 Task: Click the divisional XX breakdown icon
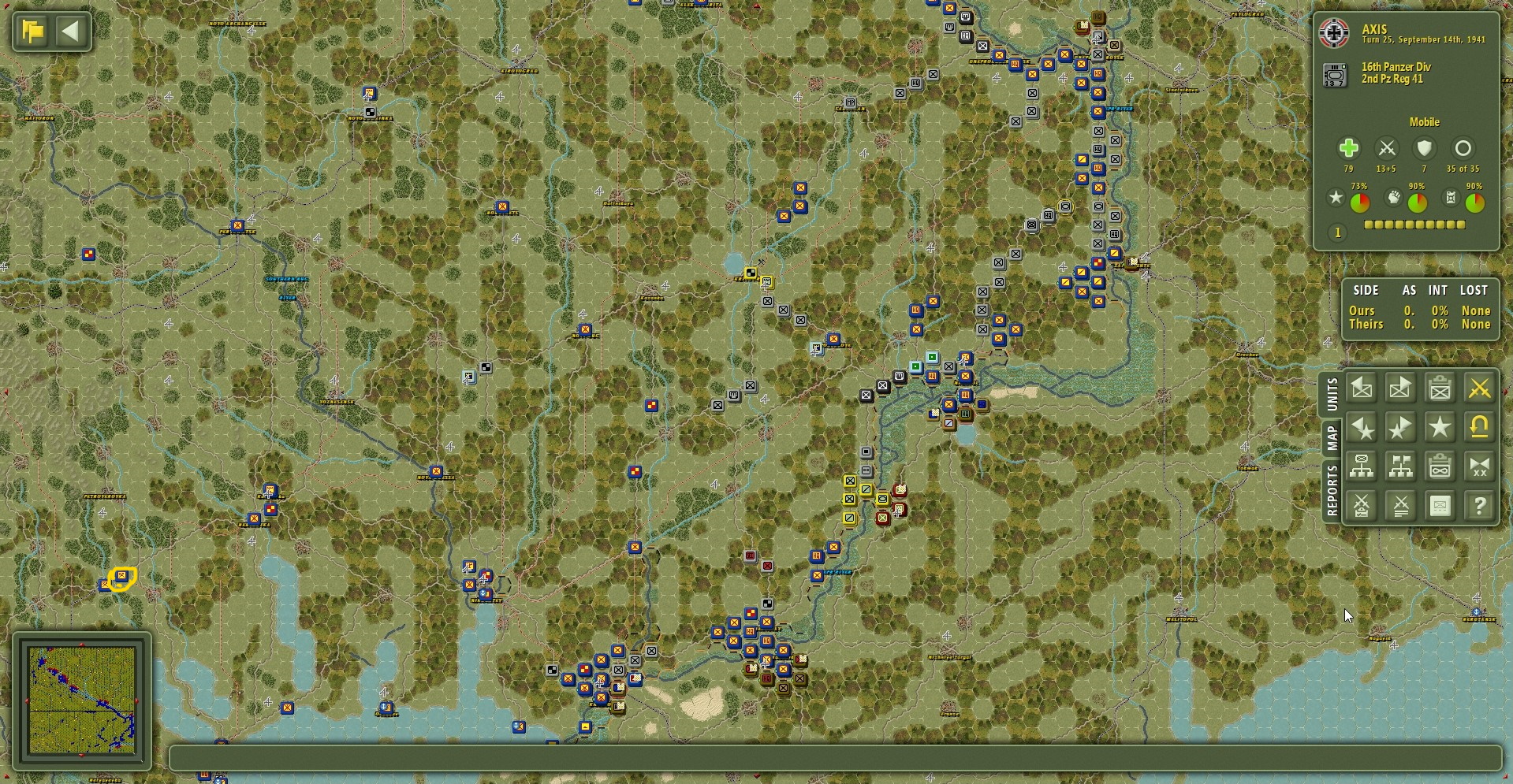tap(1479, 466)
